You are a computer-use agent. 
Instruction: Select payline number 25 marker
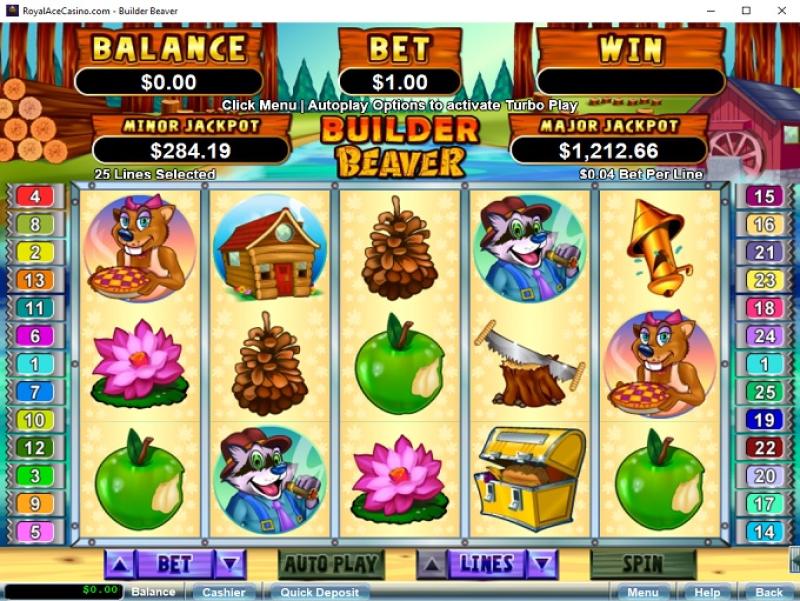(764, 392)
